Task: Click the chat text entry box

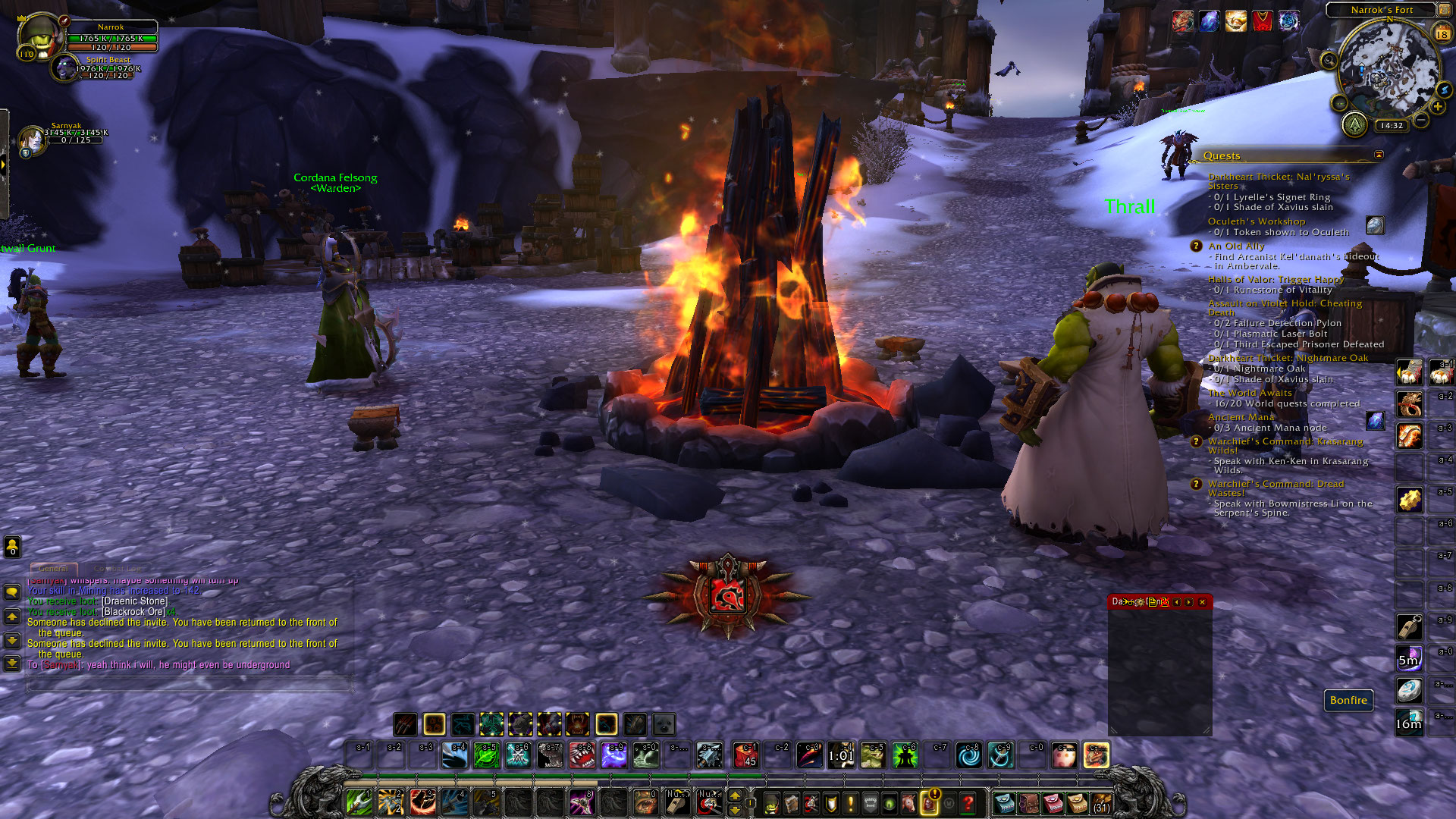Action: pos(190,684)
